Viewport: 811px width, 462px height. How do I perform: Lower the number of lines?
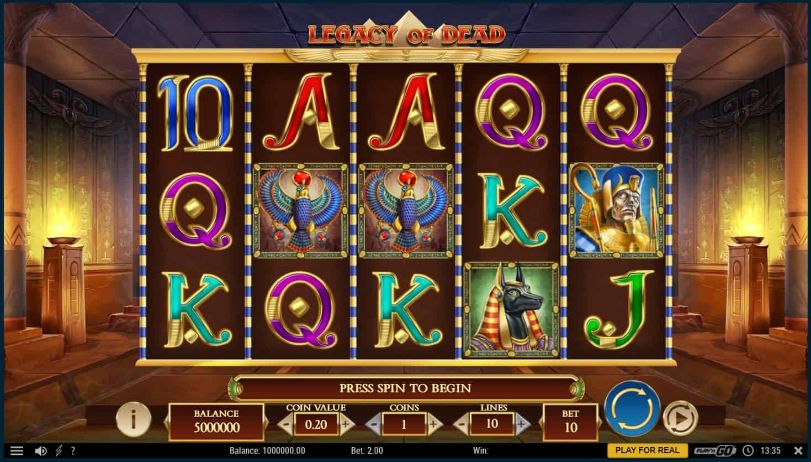[x=462, y=423]
